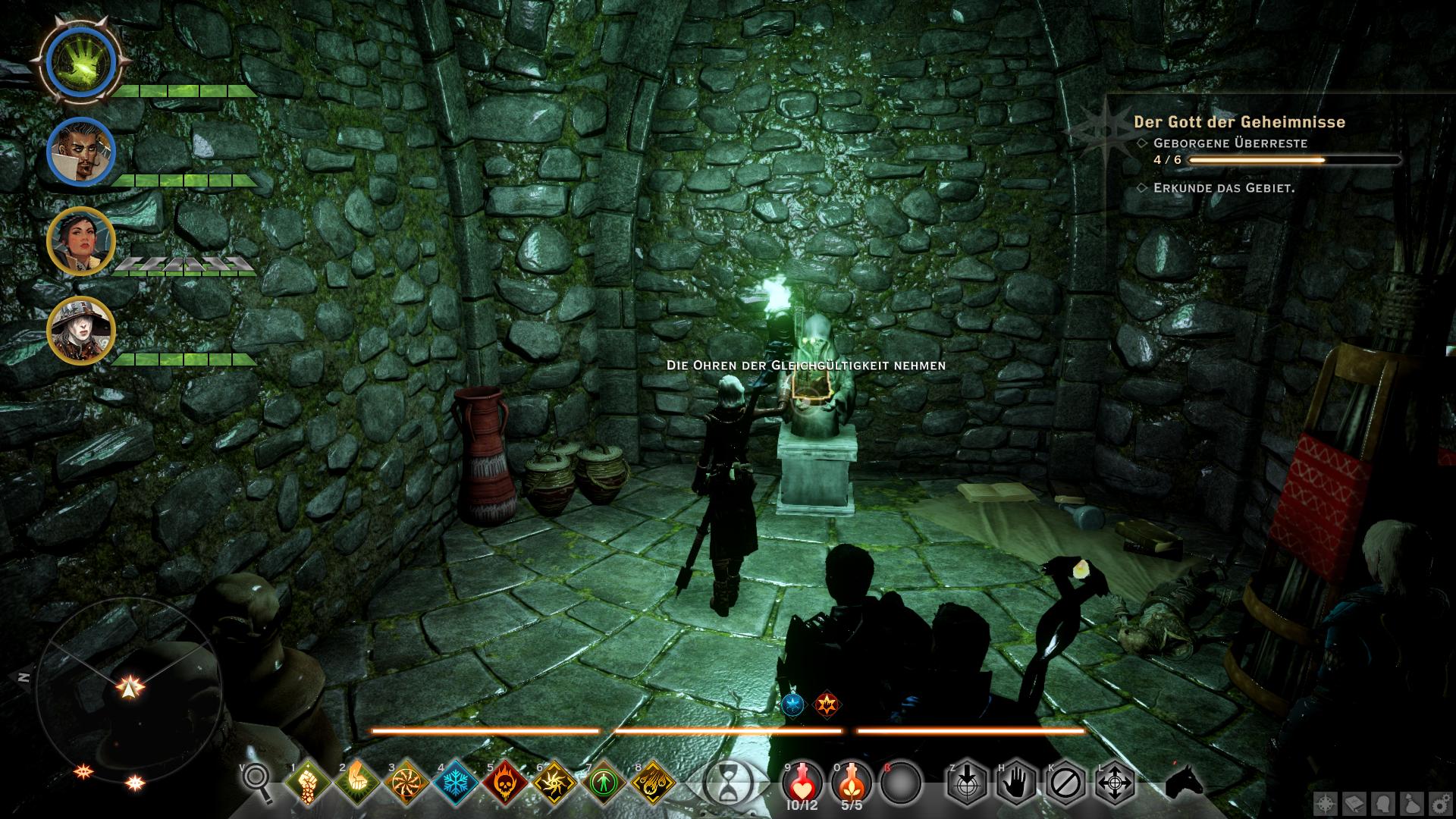Open the Der Gott der Geheimnisse quest tracker

point(1239,122)
